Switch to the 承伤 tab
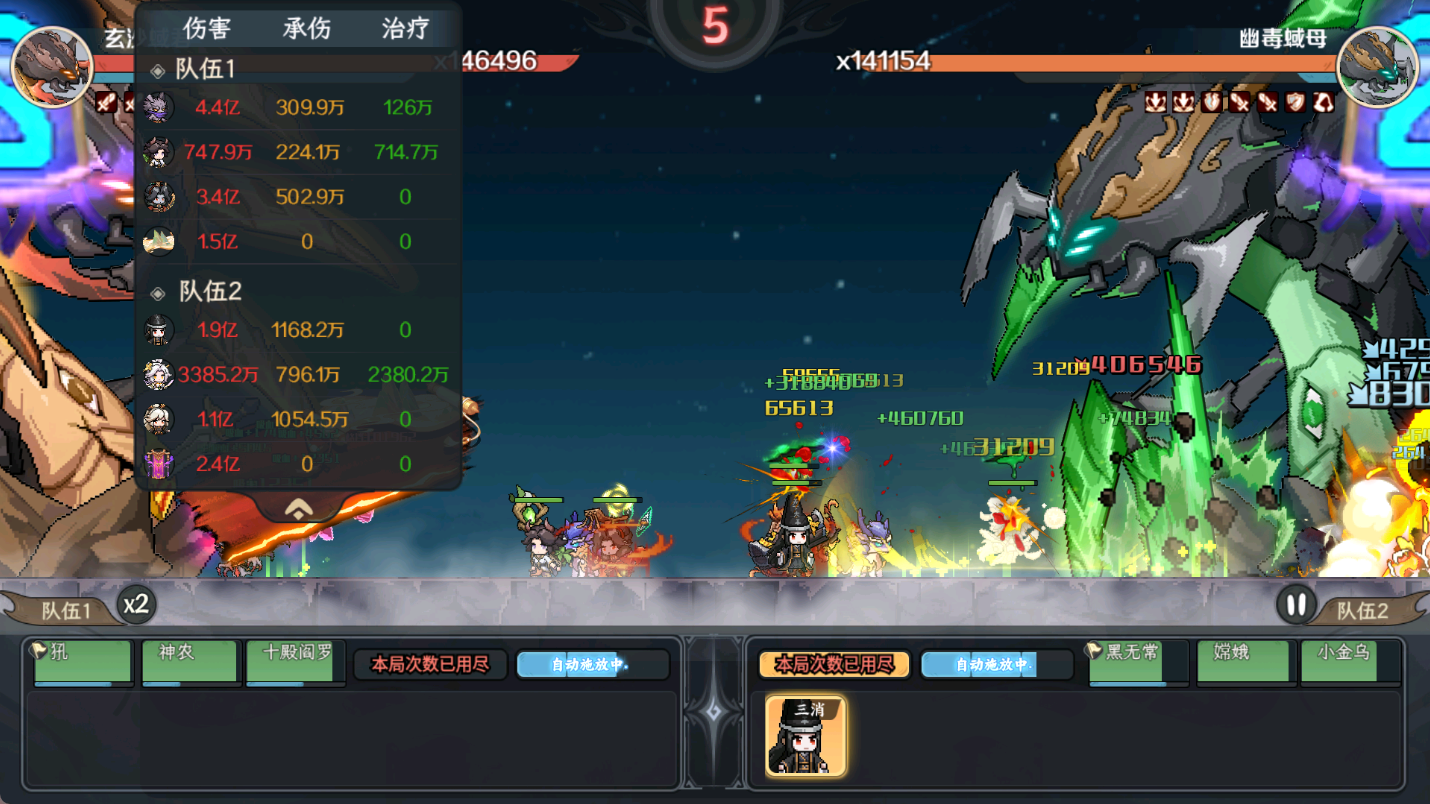The width and height of the screenshot is (1430, 804). click(305, 28)
